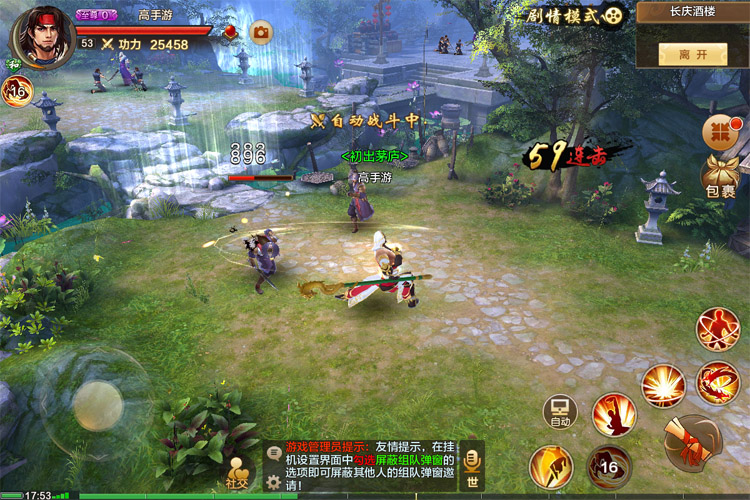
Task: Tap the skill showing cooldown 16
Action: [x=609, y=465]
